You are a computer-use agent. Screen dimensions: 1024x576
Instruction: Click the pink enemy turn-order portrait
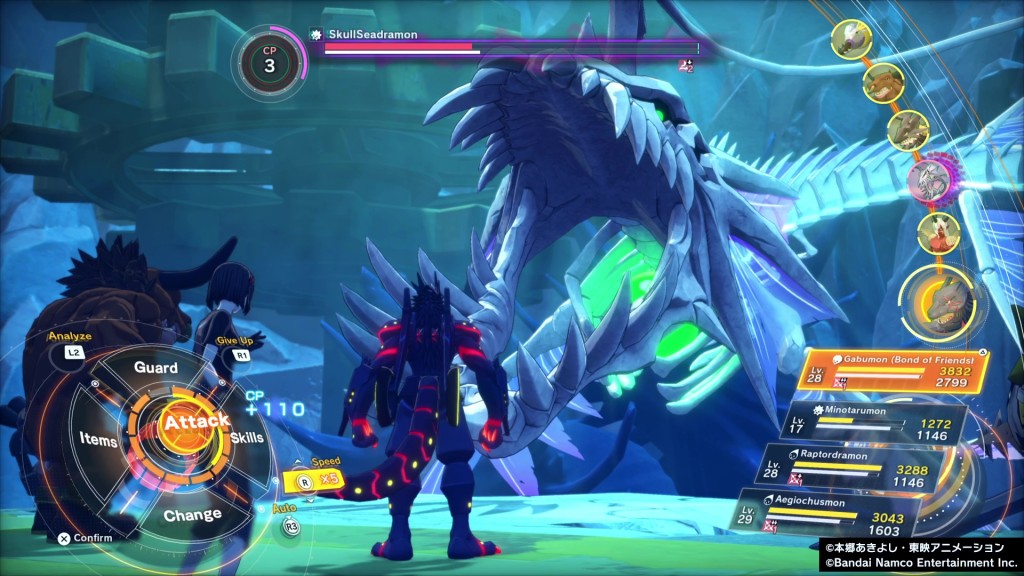930,180
